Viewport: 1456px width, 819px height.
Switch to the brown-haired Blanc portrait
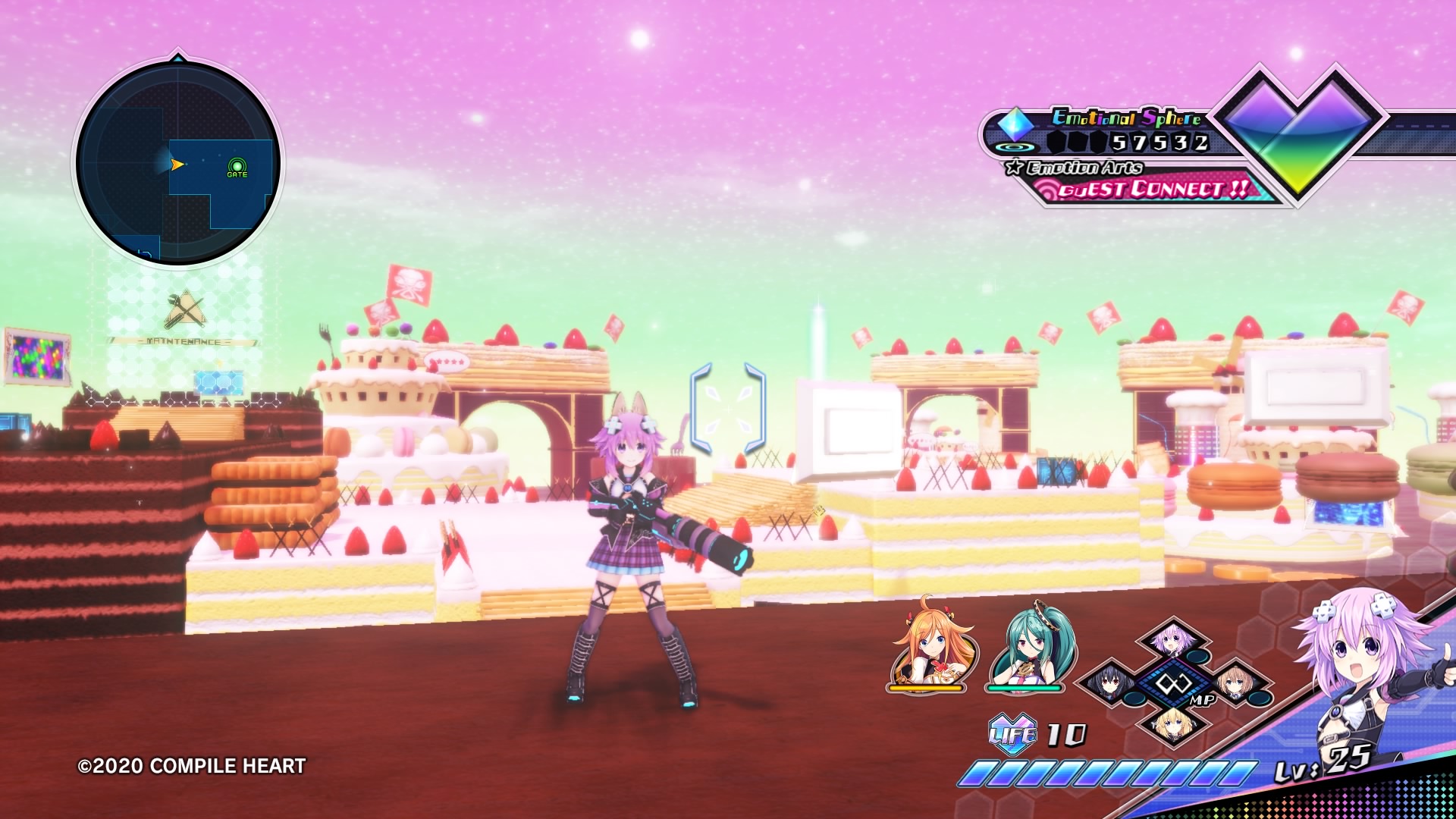[1236, 683]
